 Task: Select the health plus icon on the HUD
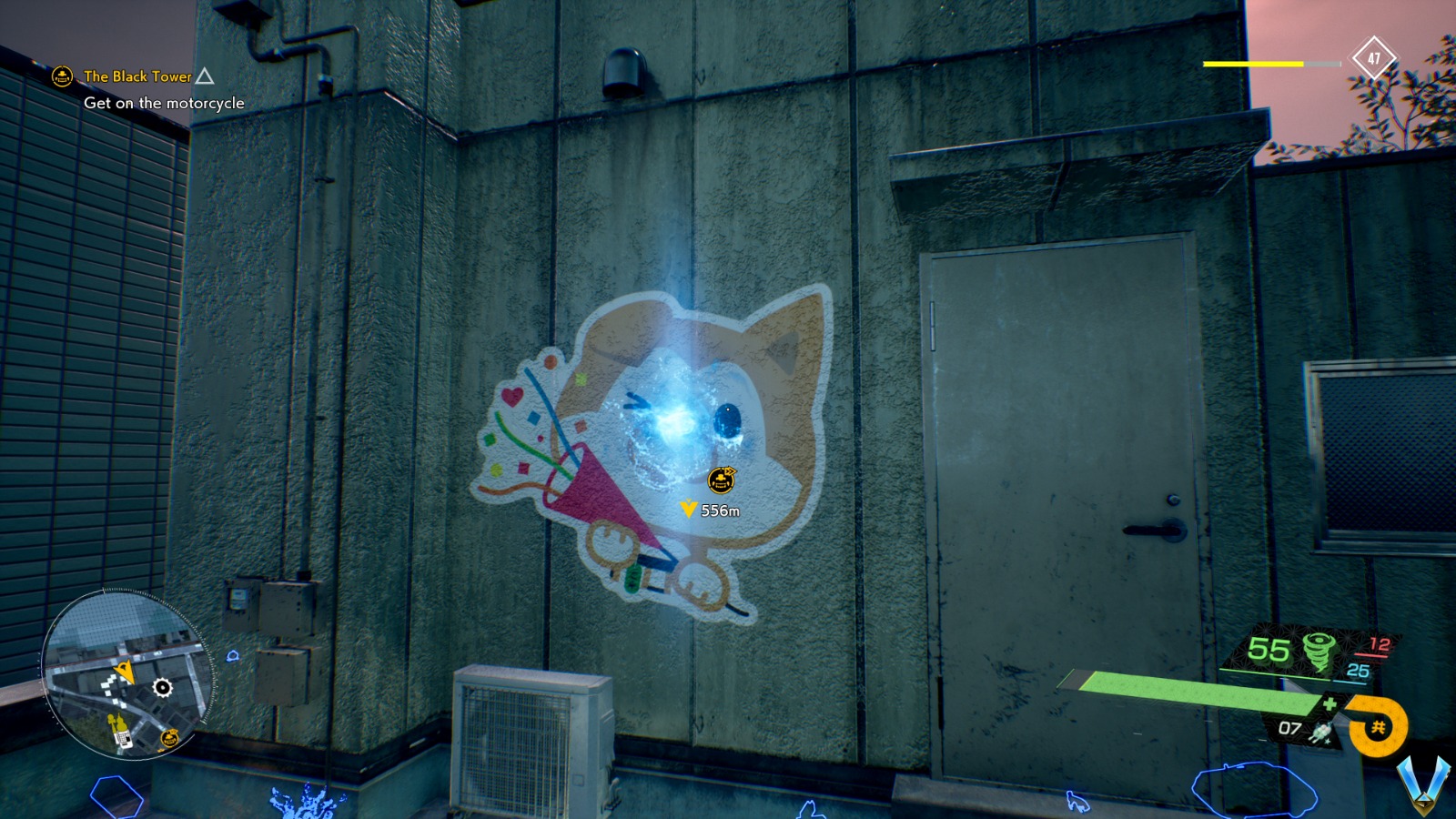tap(1331, 702)
